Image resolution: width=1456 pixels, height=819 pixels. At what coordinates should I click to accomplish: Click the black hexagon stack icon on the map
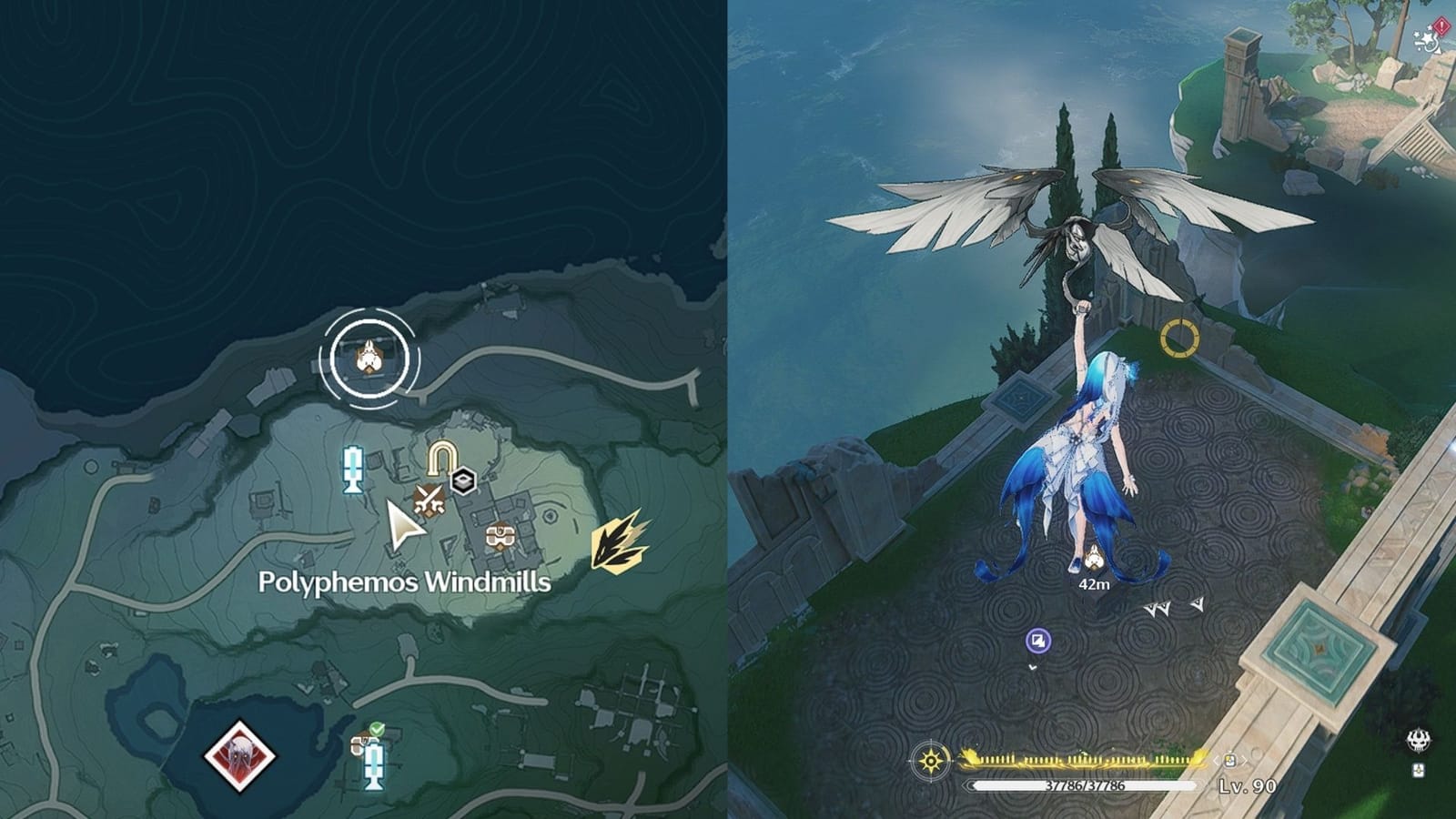tap(462, 480)
